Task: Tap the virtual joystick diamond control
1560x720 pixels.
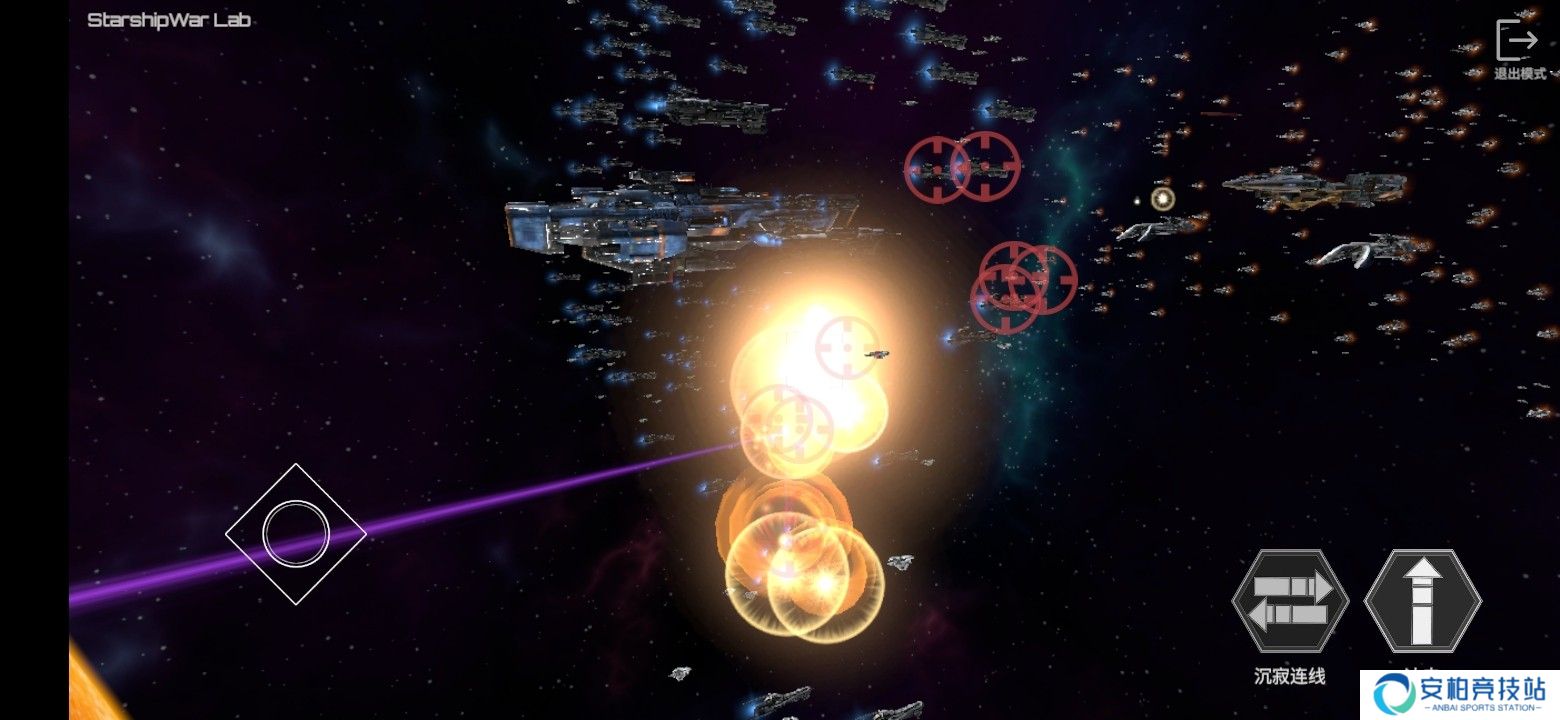Action: point(296,534)
